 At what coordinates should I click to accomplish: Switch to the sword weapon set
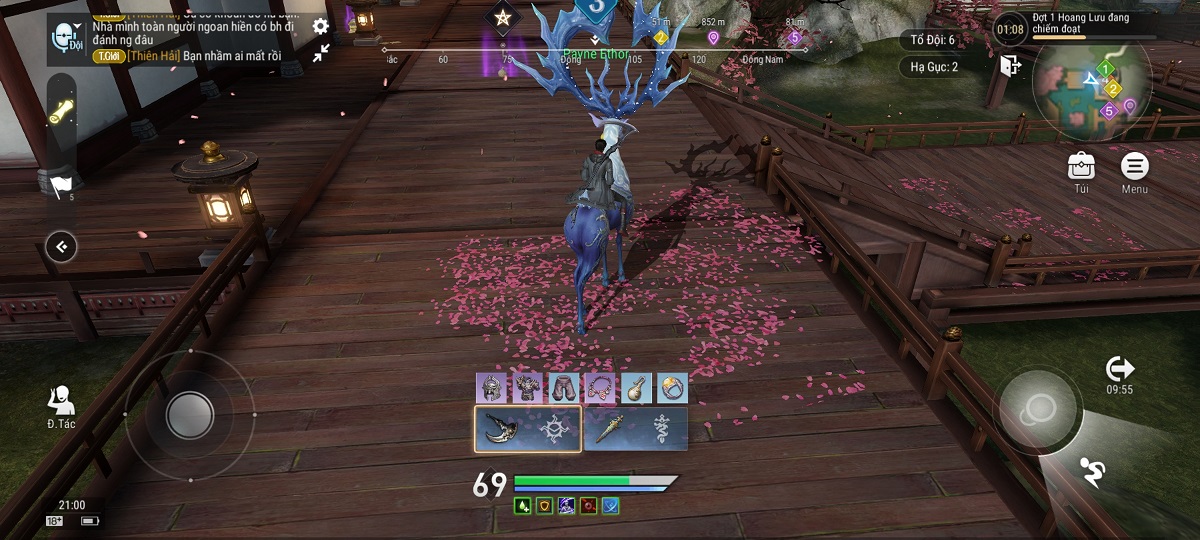tap(635, 429)
